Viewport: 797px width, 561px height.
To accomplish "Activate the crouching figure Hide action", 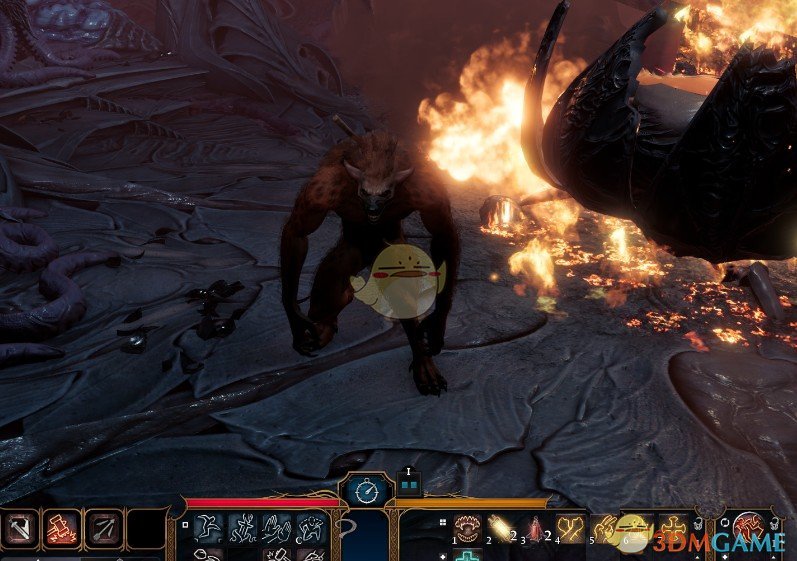I will click(x=311, y=527).
